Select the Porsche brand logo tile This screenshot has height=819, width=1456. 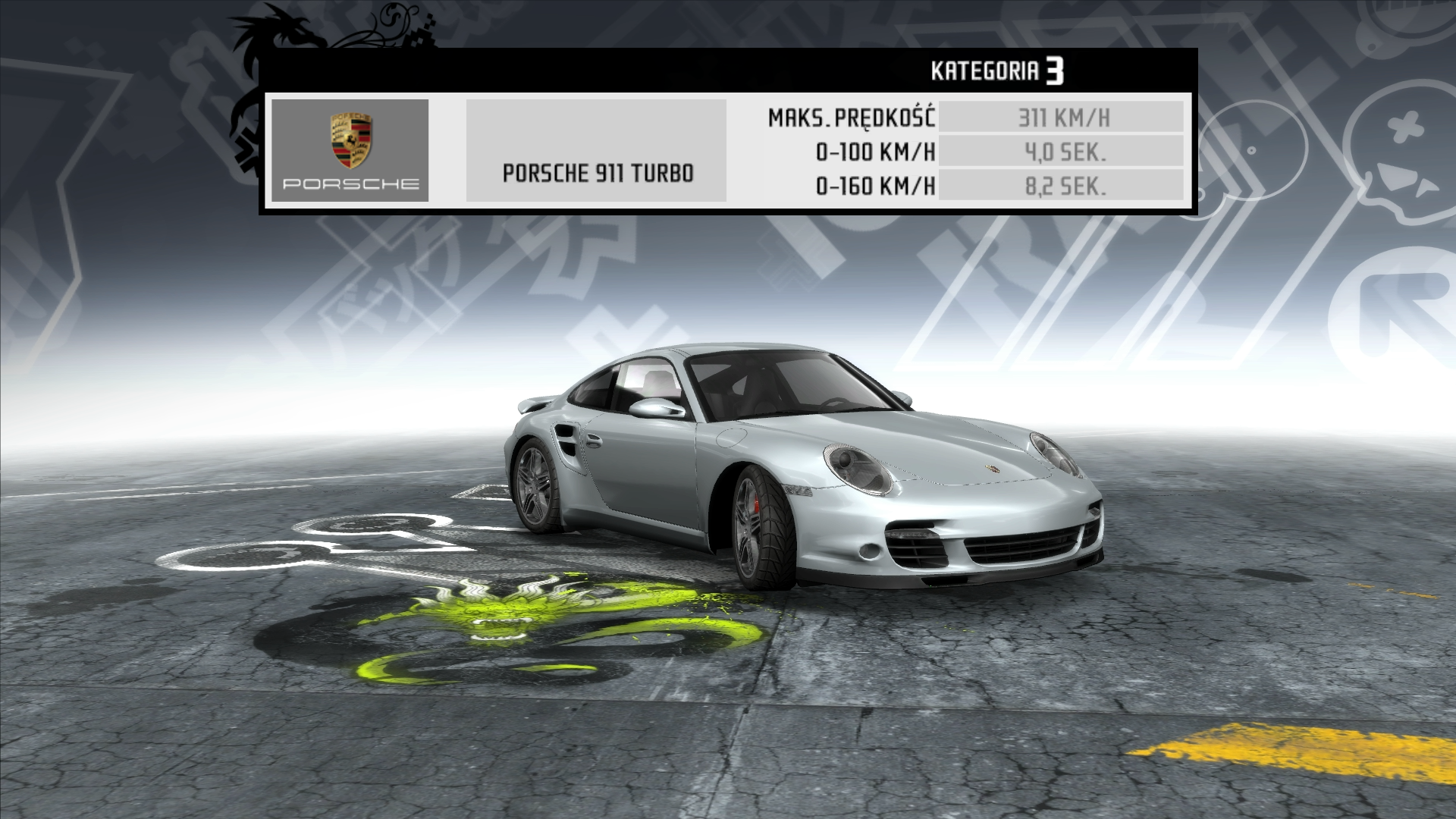(x=350, y=150)
